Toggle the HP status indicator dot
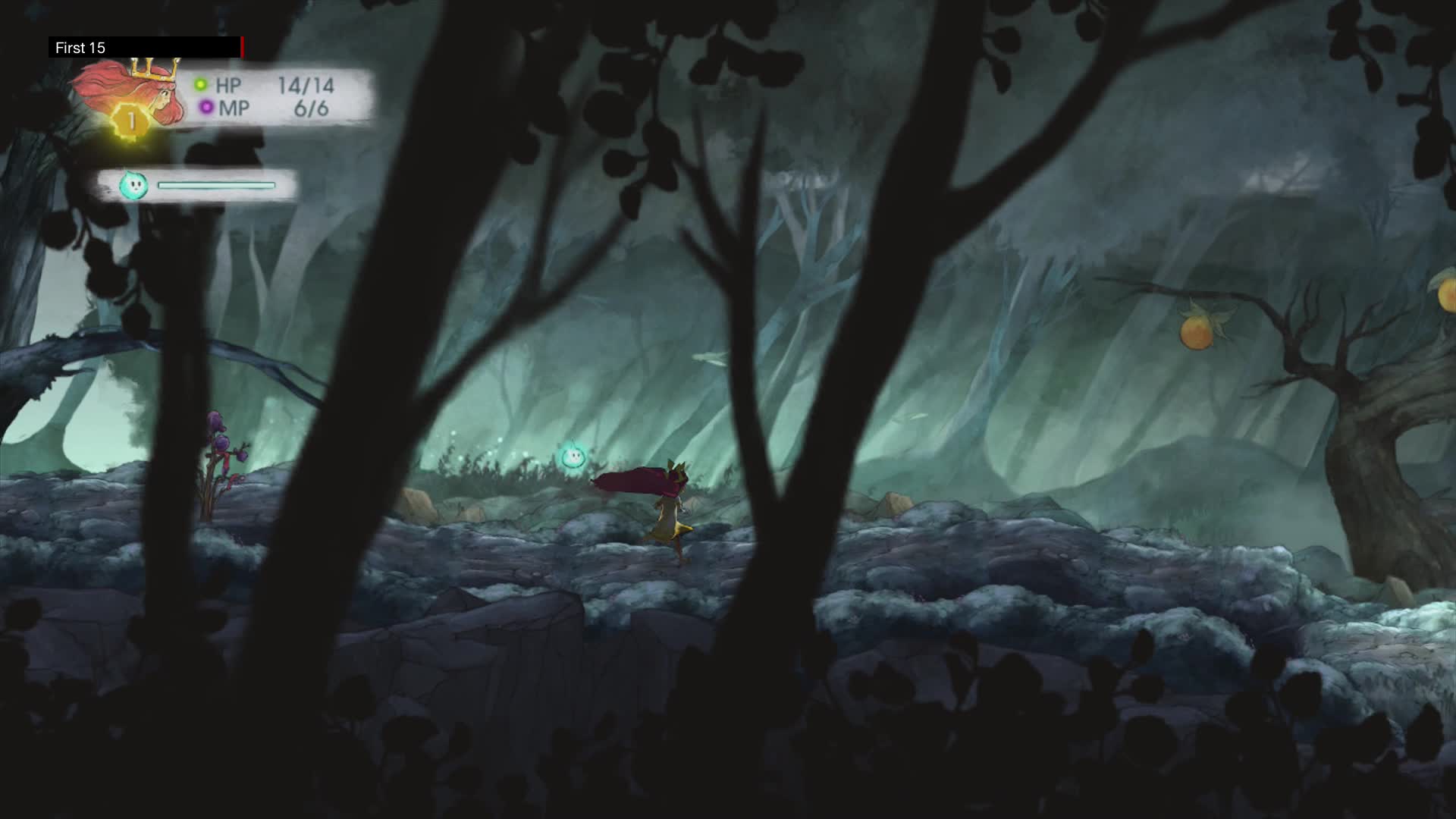1456x819 pixels. tap(200, 84)
